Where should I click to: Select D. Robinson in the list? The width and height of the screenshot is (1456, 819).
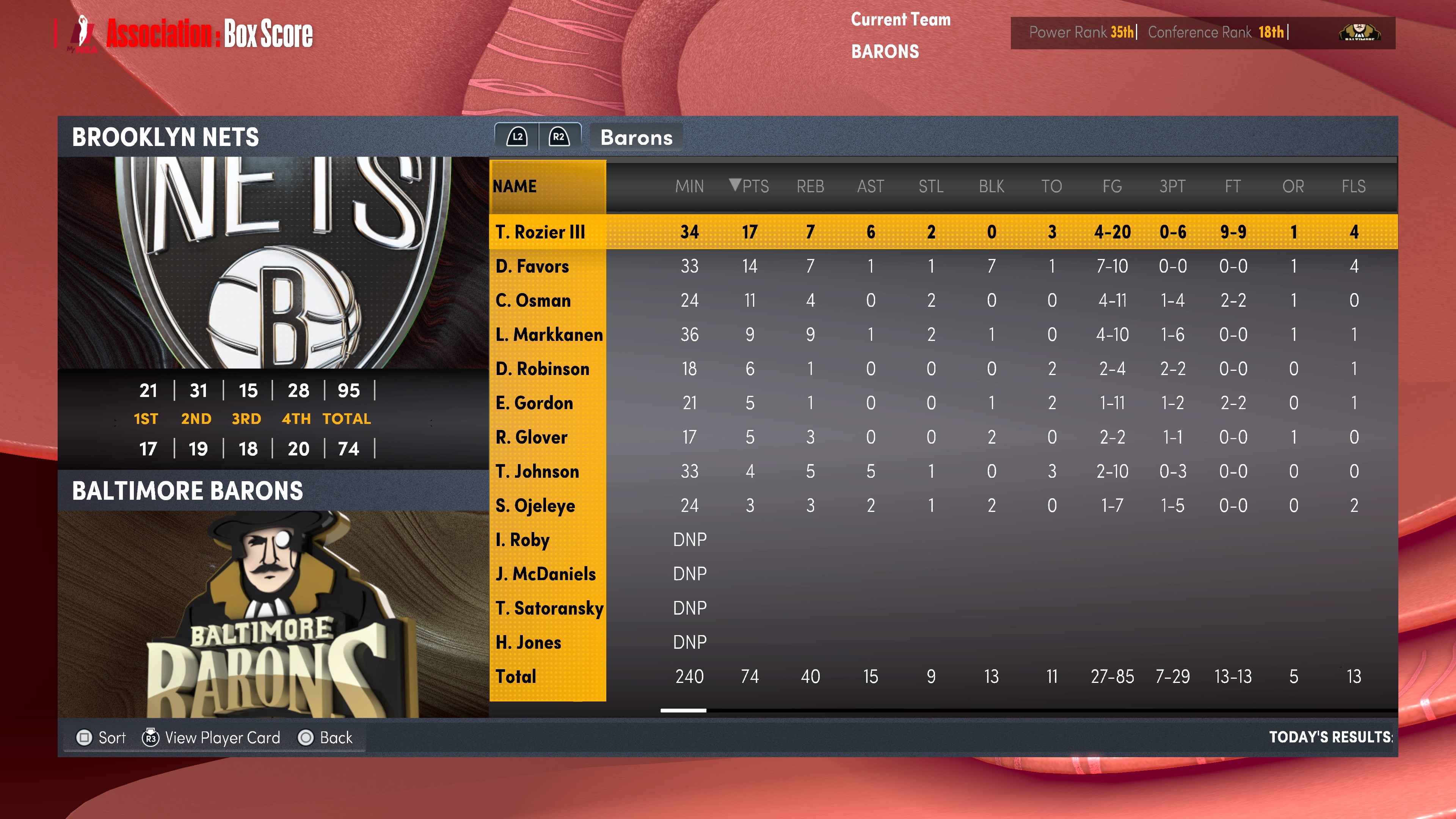[542, 369]
